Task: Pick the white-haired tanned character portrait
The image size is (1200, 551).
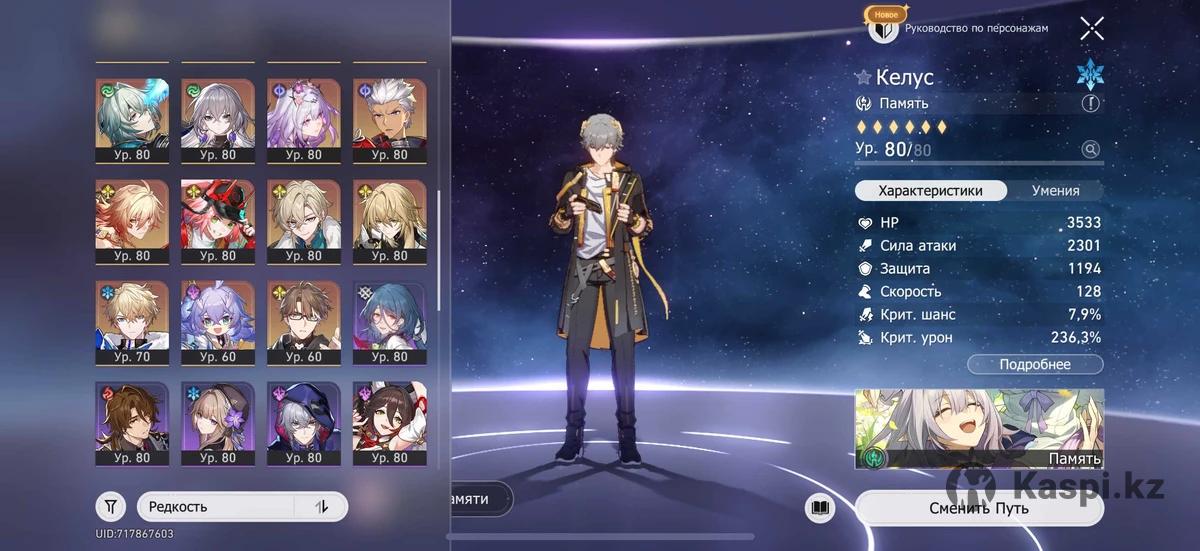Action: pos(389,120)
